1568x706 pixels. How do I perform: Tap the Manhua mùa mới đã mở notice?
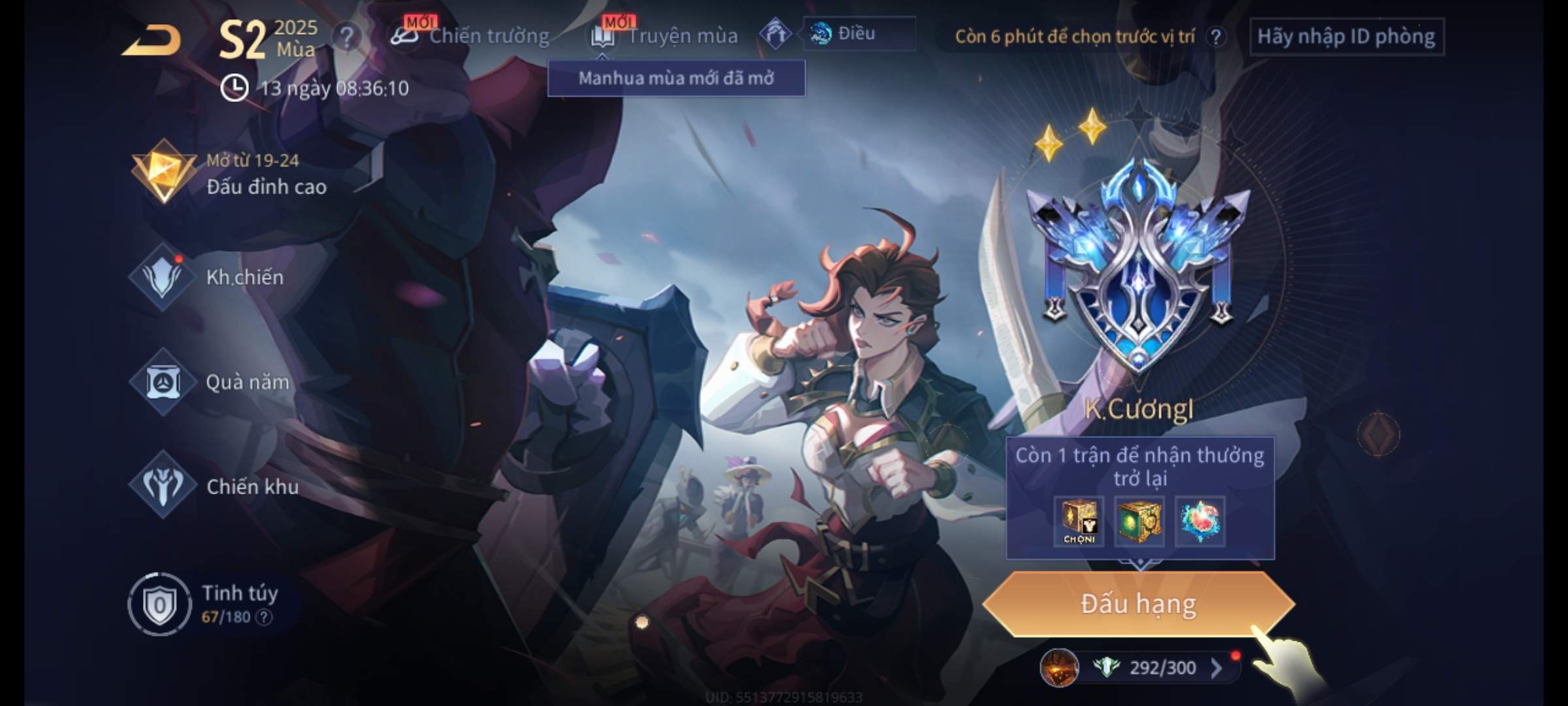676,78
